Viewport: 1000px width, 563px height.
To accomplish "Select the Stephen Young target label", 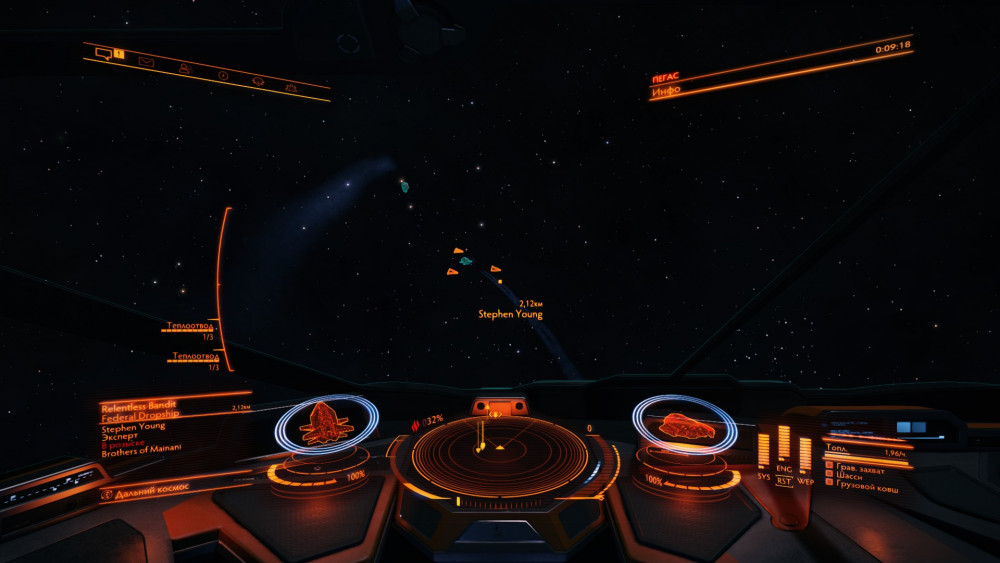I will pyautogui.click(x=510, y=314).
